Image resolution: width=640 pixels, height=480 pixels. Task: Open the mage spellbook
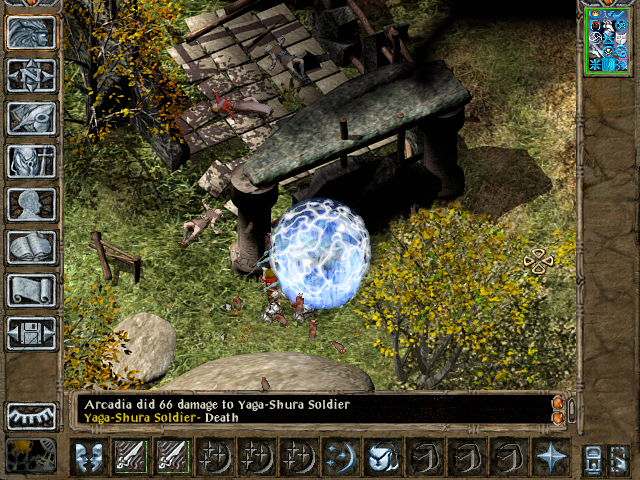[31, 247]
